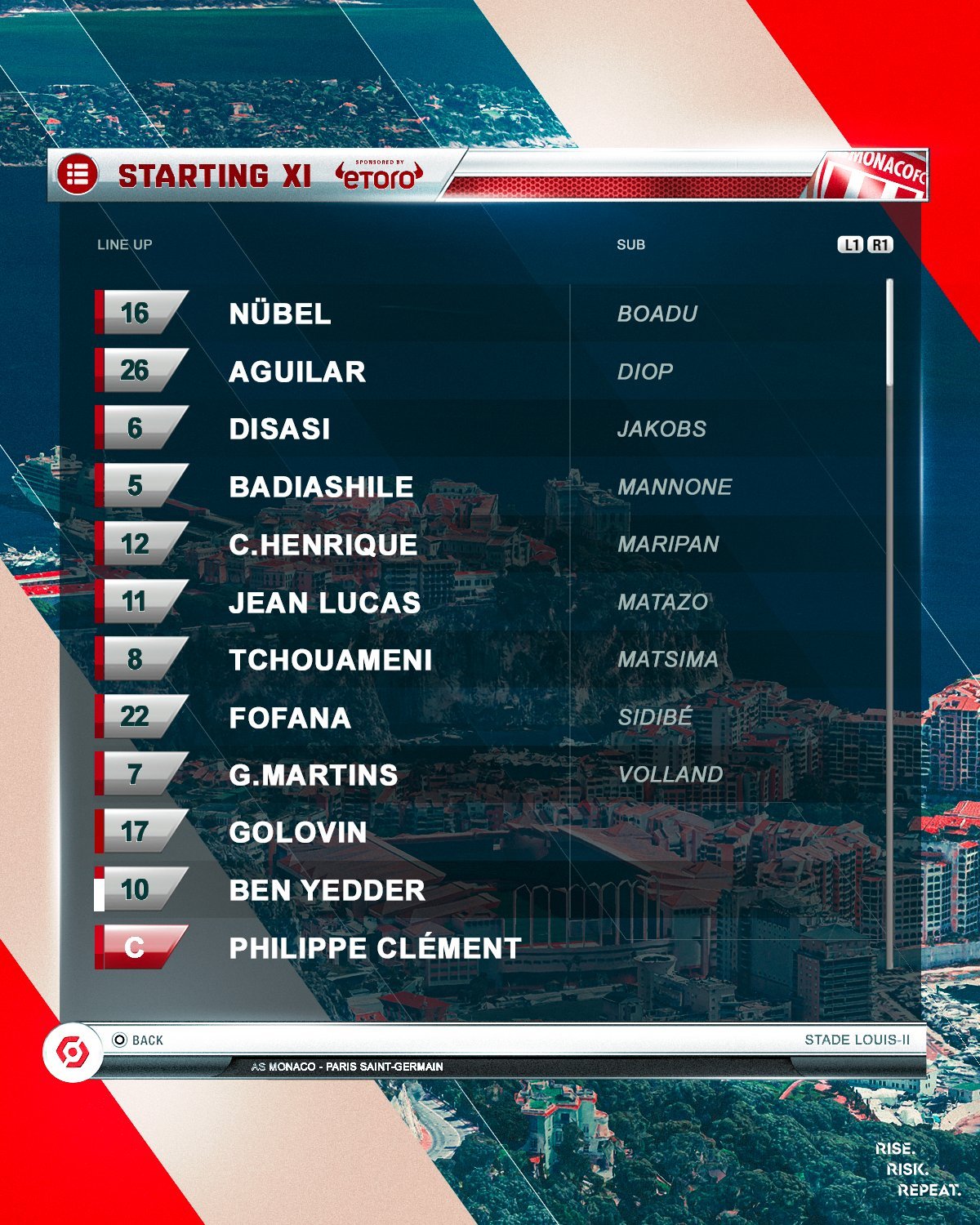This screenshot has height=1225, width=980.
Task: Pick Badiashile from the starting XI
Action: click(x=321, y=487)
